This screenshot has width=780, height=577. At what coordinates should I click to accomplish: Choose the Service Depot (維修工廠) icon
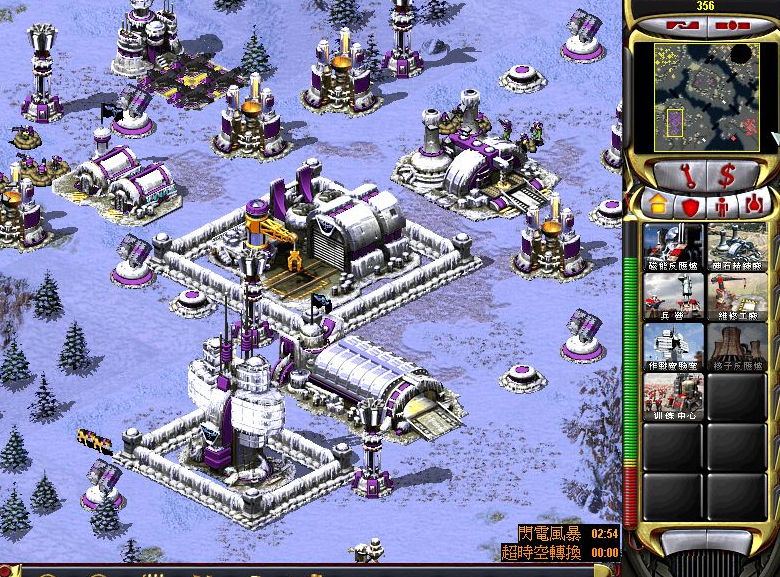coord(737,296)
